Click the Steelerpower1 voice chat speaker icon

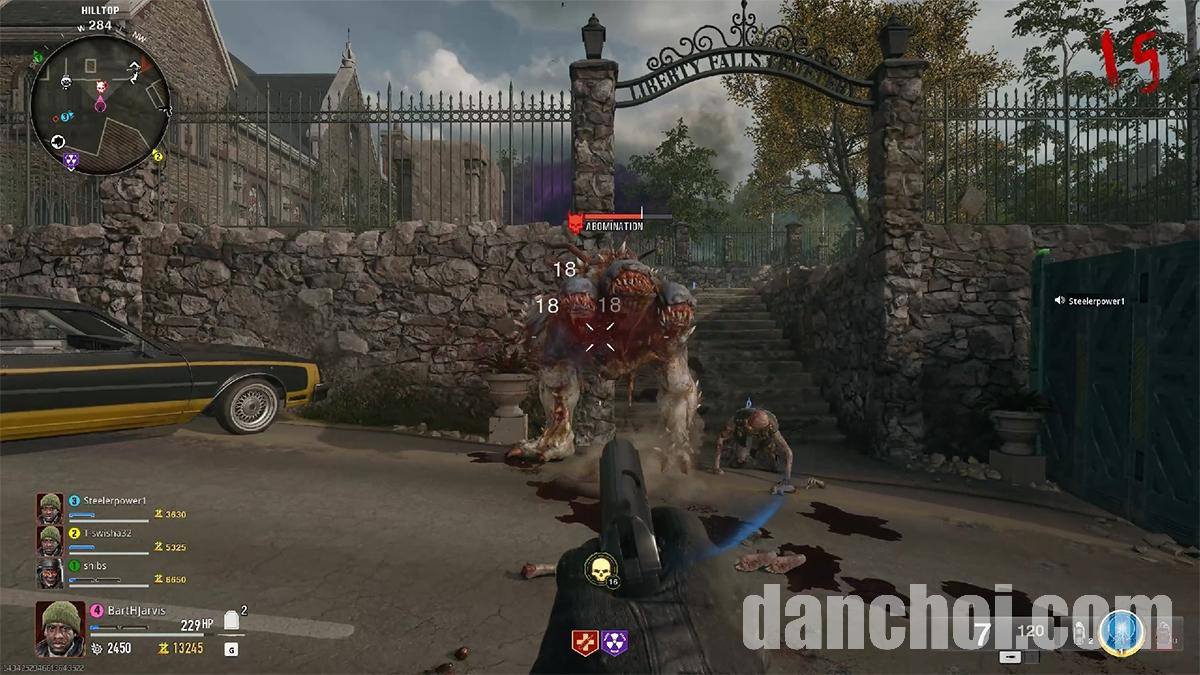click(x=1060, y=300)
